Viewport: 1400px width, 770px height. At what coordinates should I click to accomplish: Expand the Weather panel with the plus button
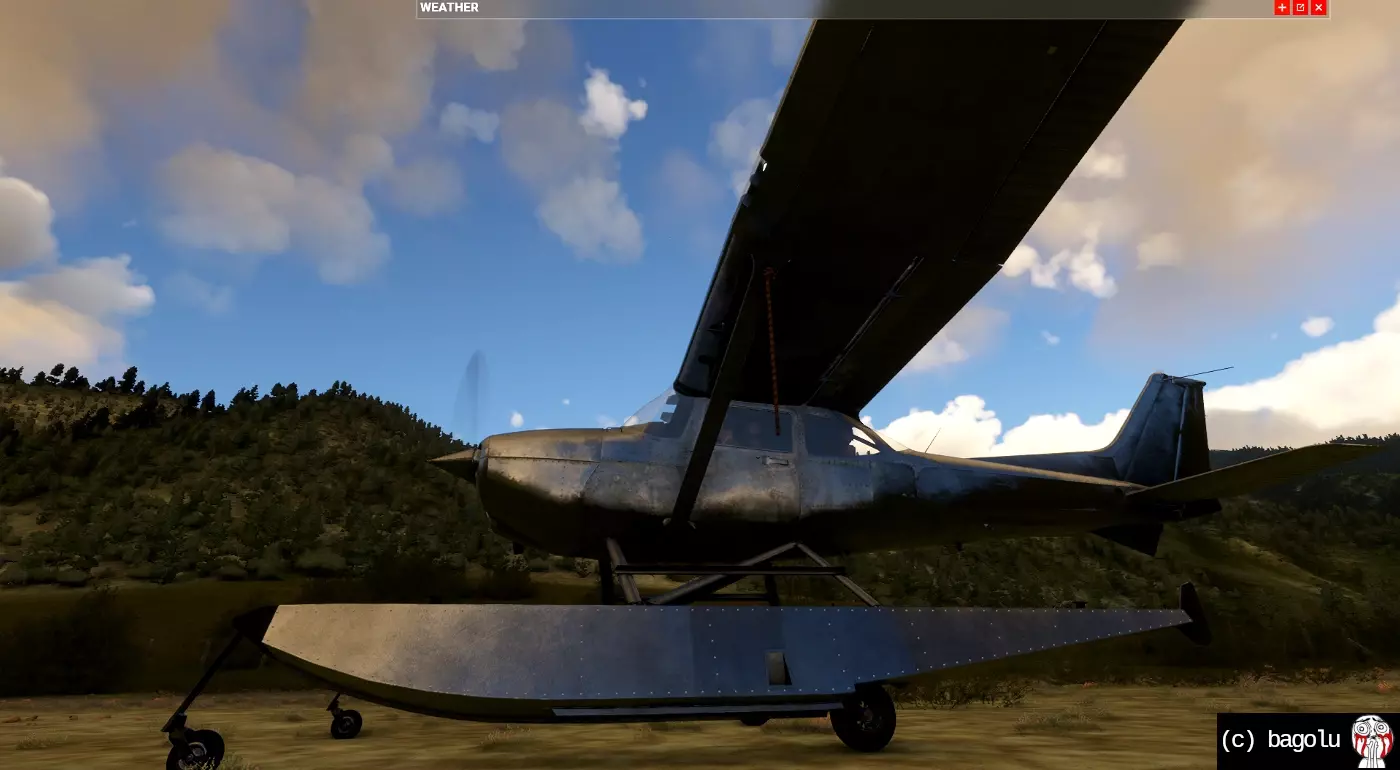(1282, 8)
